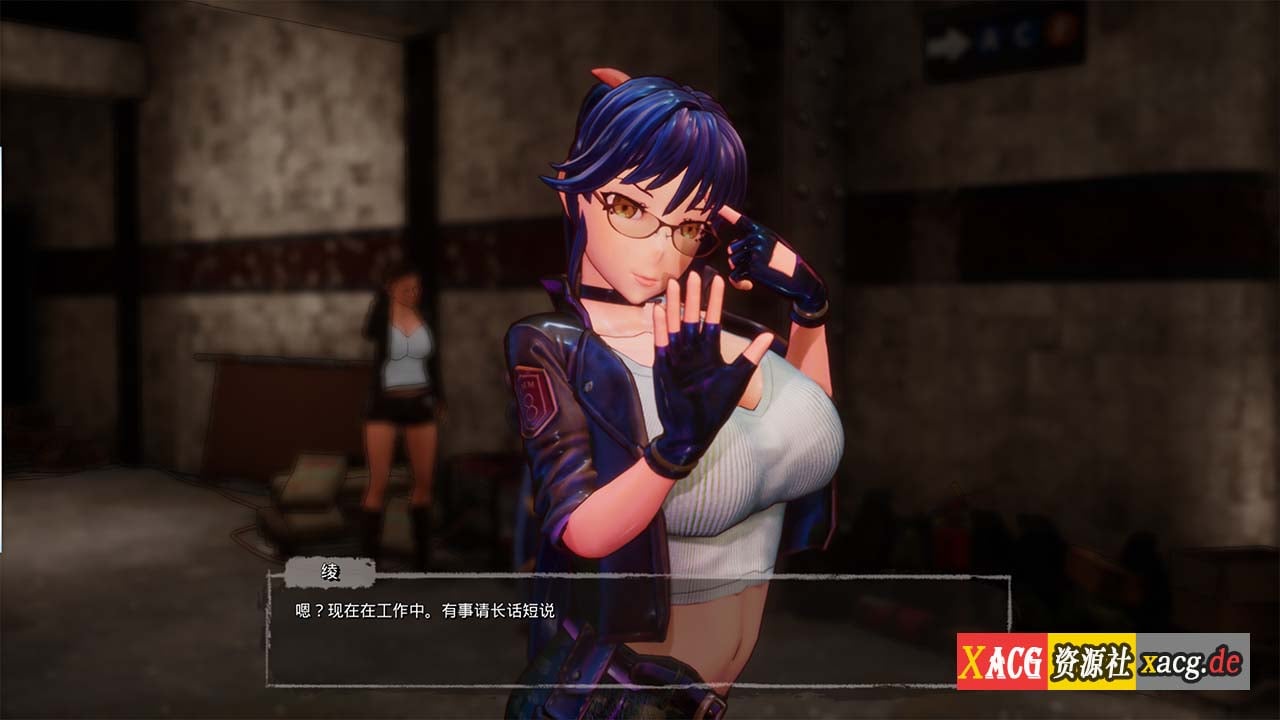Click the blue 'A' panel on the directional sign
Image resolution: width=1280 pixels, height=720 pixels.
point(989,35)
